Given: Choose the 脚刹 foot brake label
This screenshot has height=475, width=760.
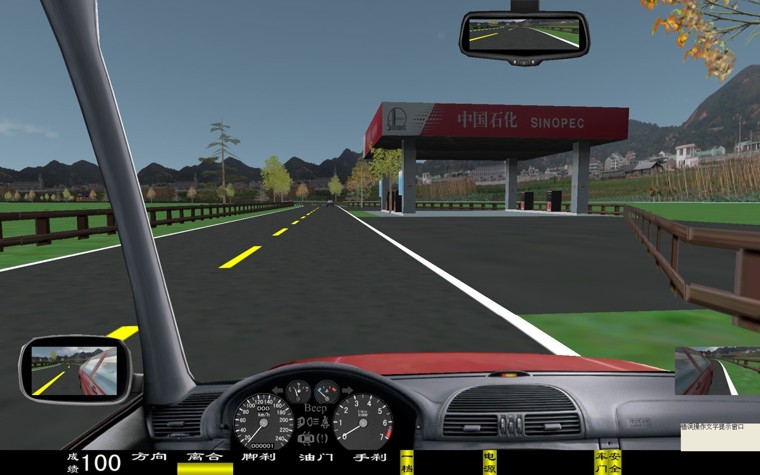Looking at the screenshot, I should click(x=259, y=457).
